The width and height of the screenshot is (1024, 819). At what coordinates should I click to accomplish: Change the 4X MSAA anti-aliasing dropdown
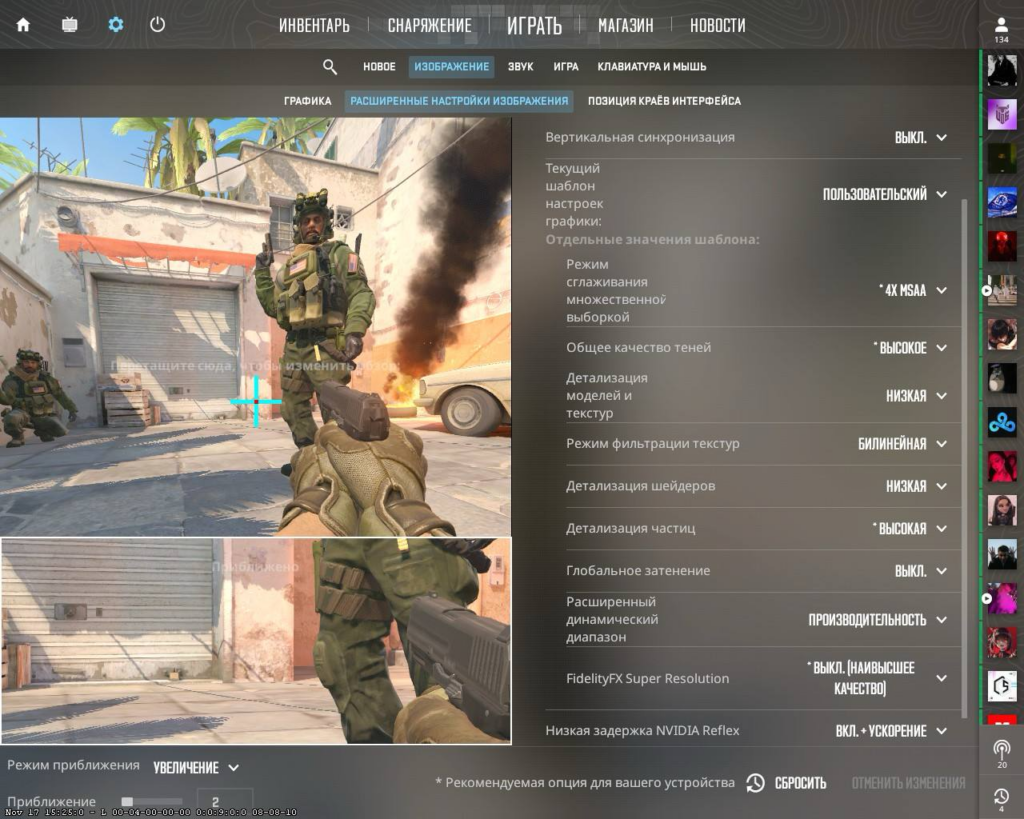912,290
